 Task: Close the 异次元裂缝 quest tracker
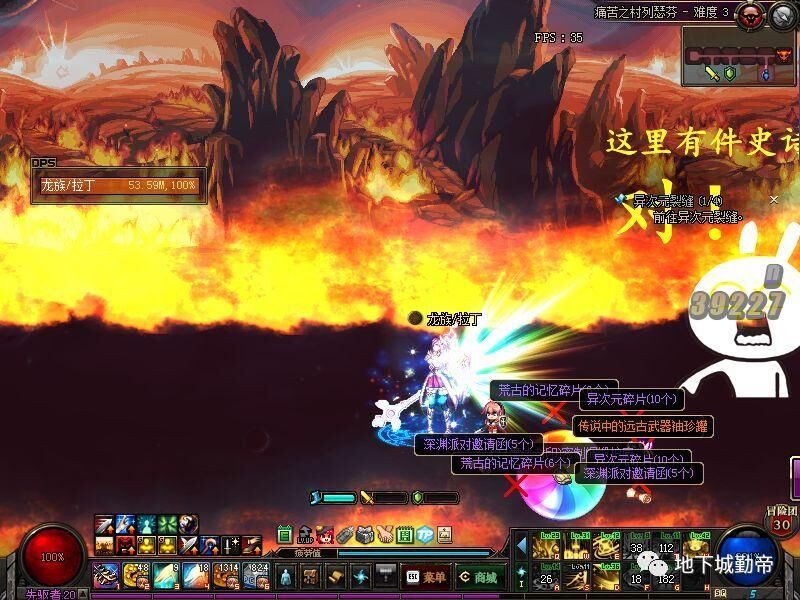[773, 200]
